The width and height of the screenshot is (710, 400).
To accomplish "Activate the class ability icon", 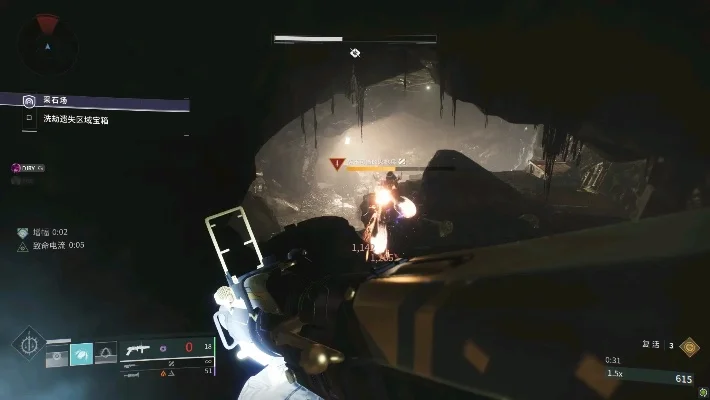I will (105, 353).
